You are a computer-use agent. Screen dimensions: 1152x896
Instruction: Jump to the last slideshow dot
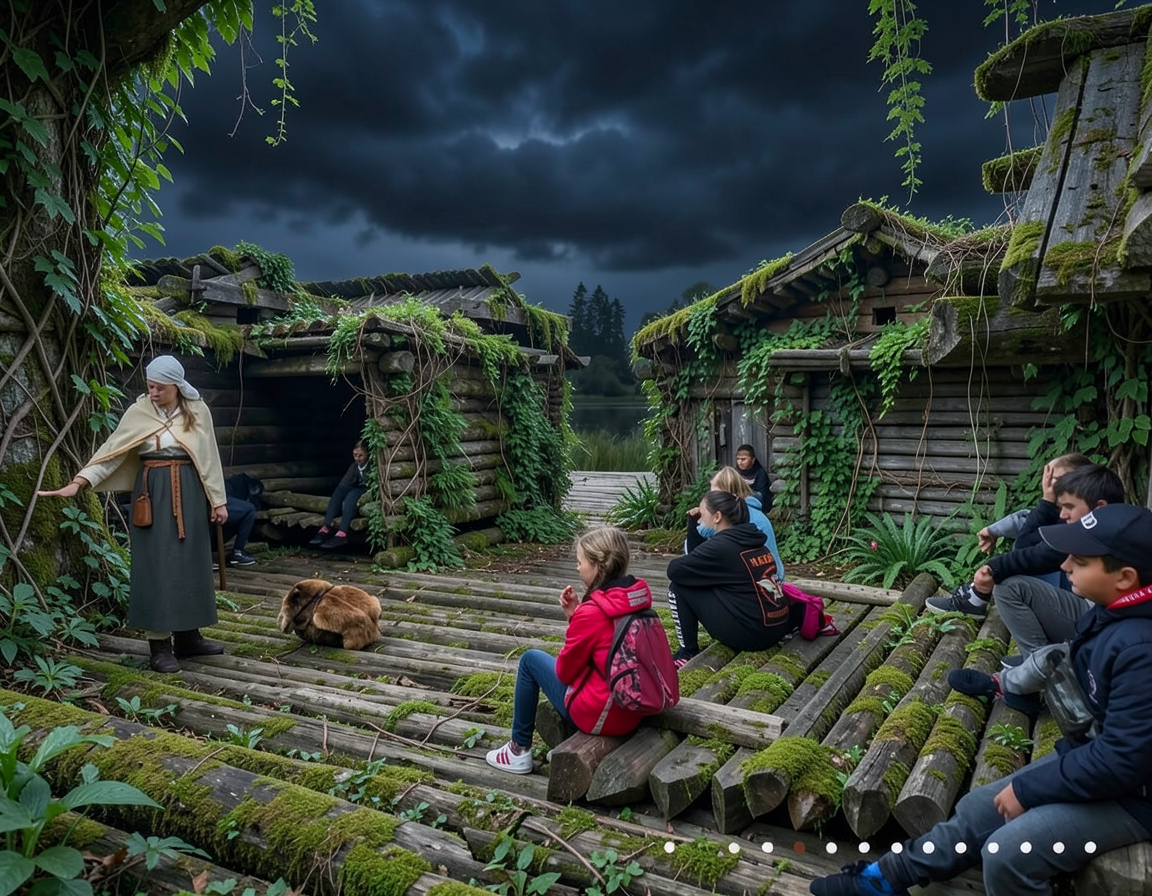[x=1090, y=847]
